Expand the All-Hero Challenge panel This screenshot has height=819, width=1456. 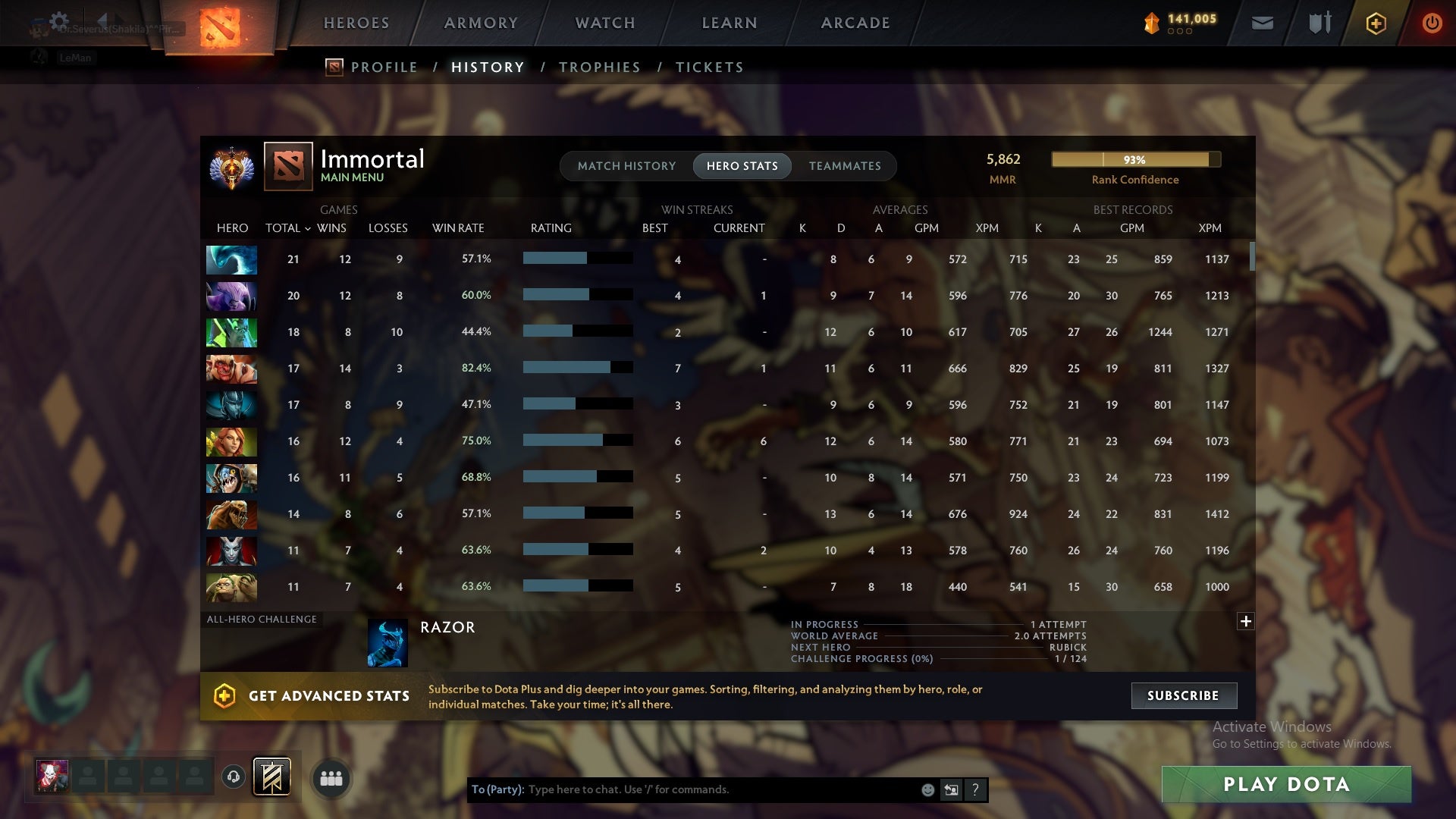(x=1245, y=622)
